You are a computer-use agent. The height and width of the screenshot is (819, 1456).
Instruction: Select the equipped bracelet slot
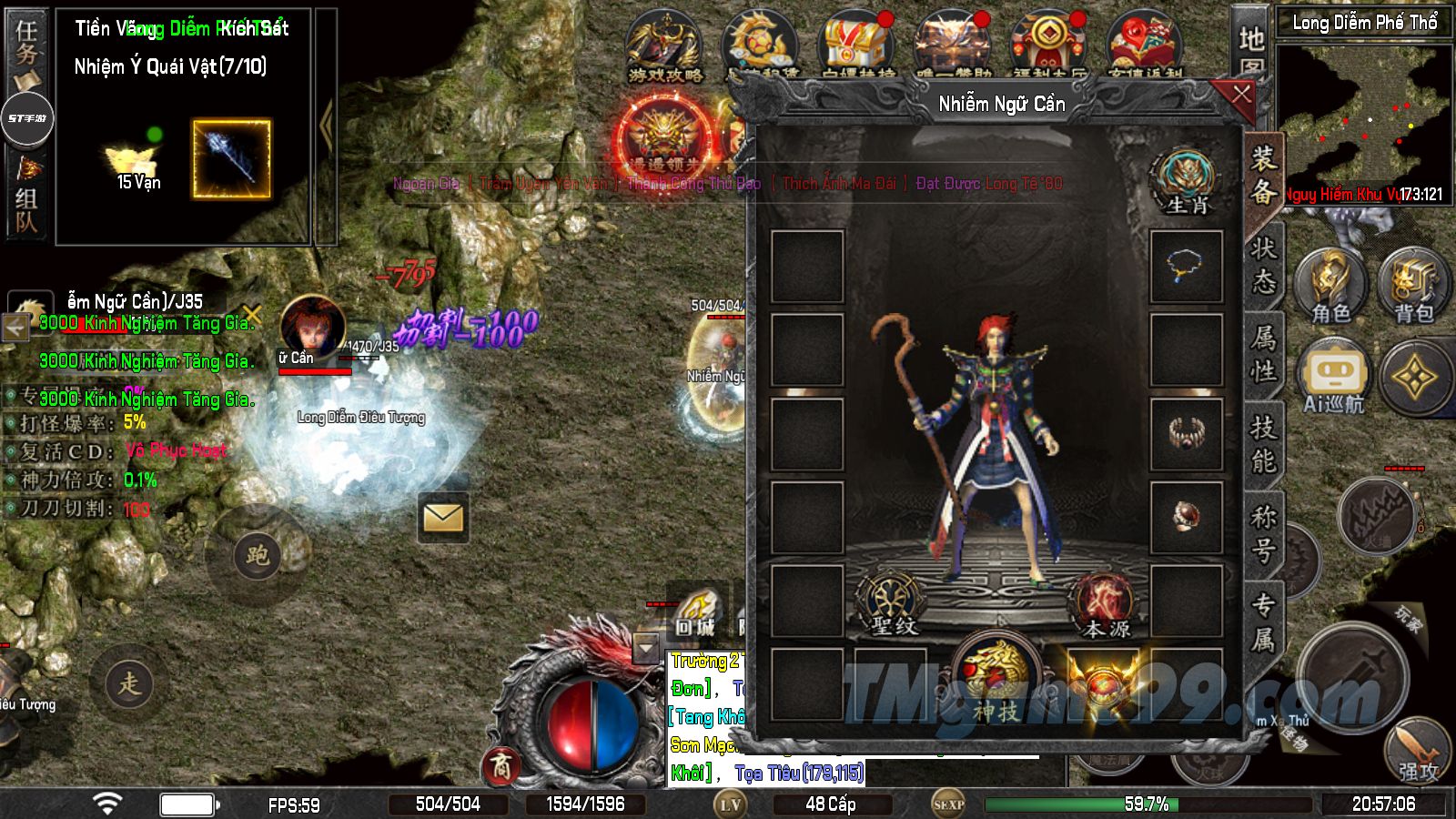click(x=1186, y=434)
